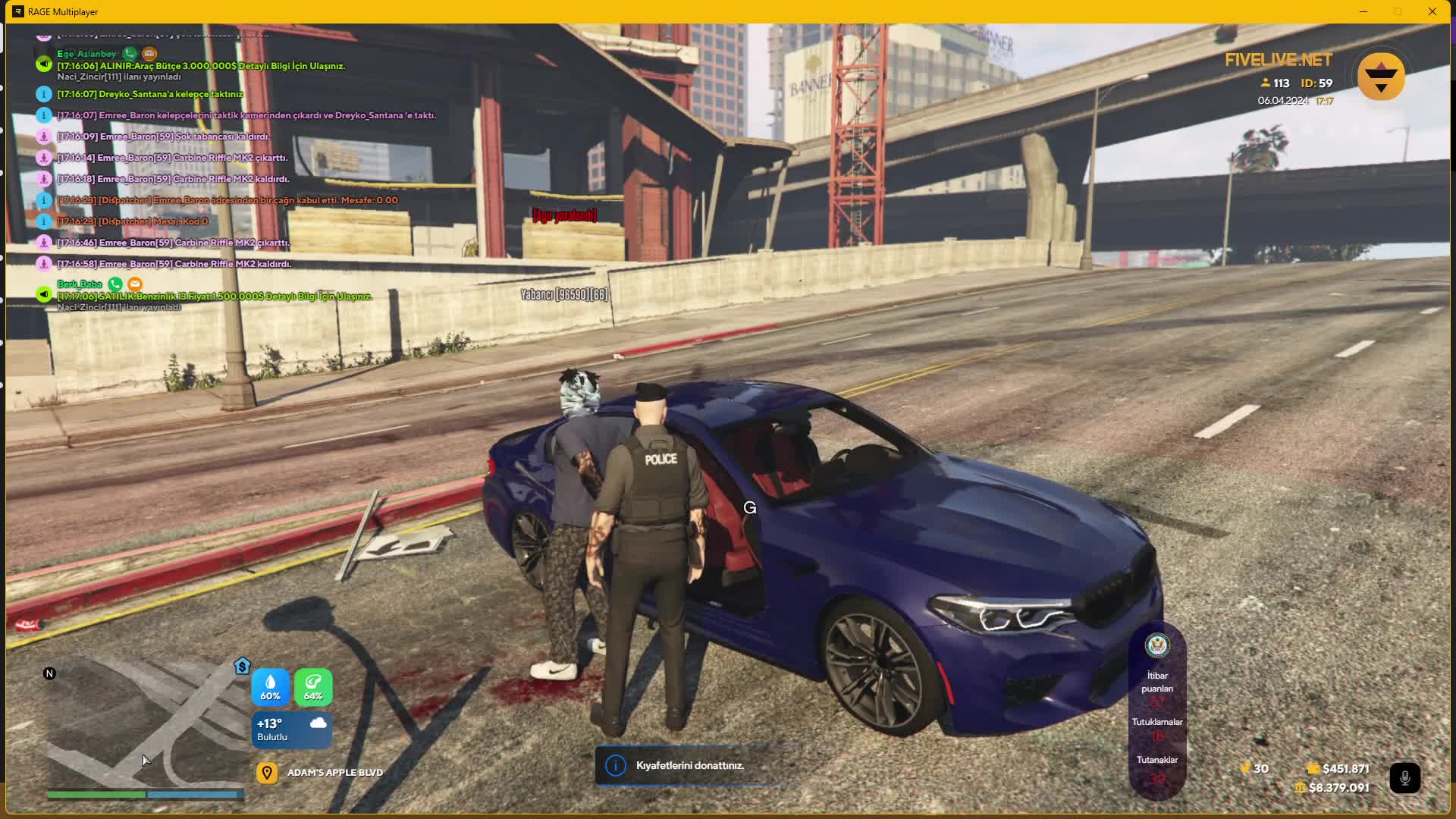Toggle the microphone button
Image resolution: width=1456 pixels, height=819 pixels.
[x=1404, y=778]
